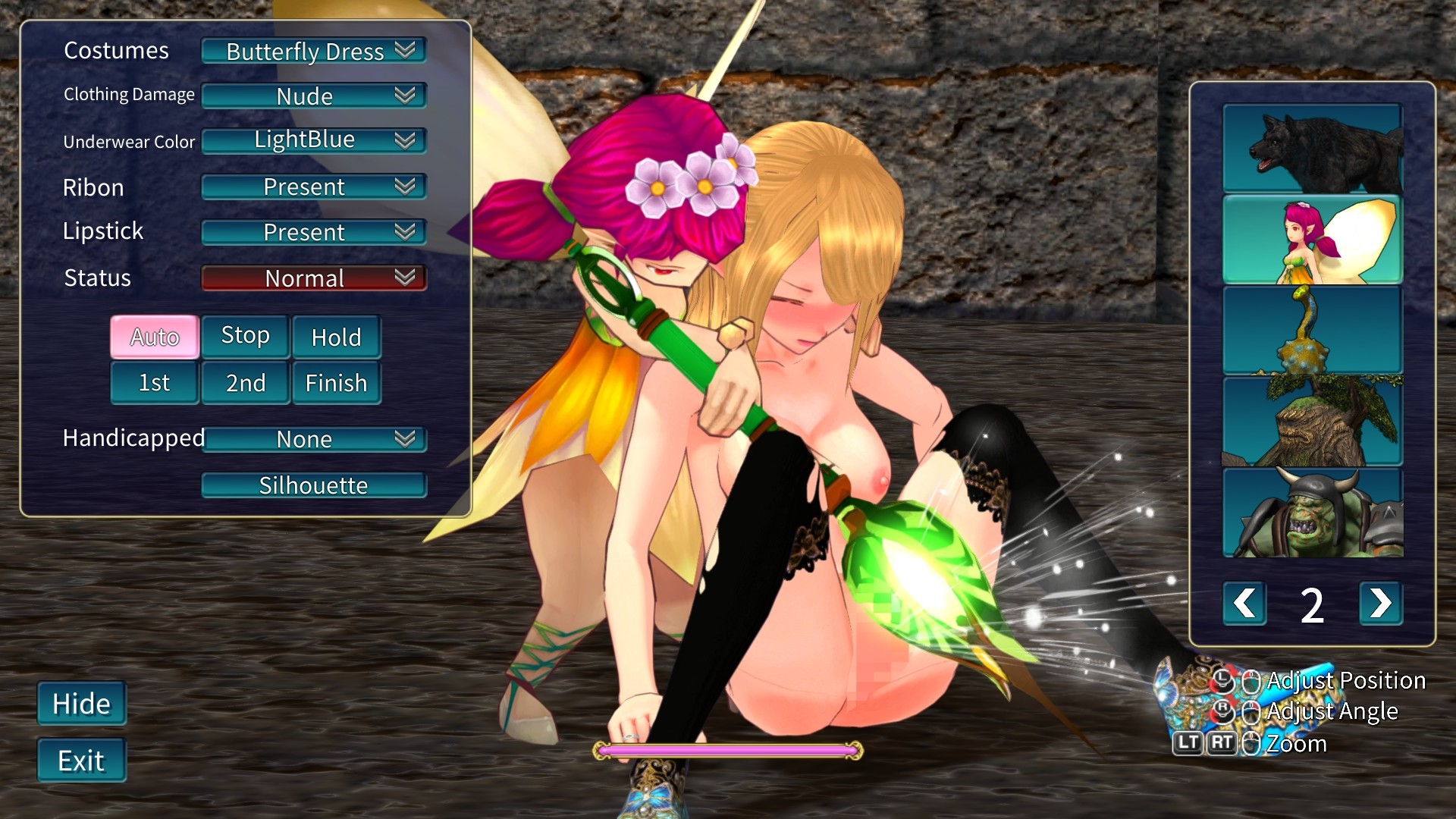Click the Silhouette button
This screenshot has width=1456, height=819.
(313, 485)
